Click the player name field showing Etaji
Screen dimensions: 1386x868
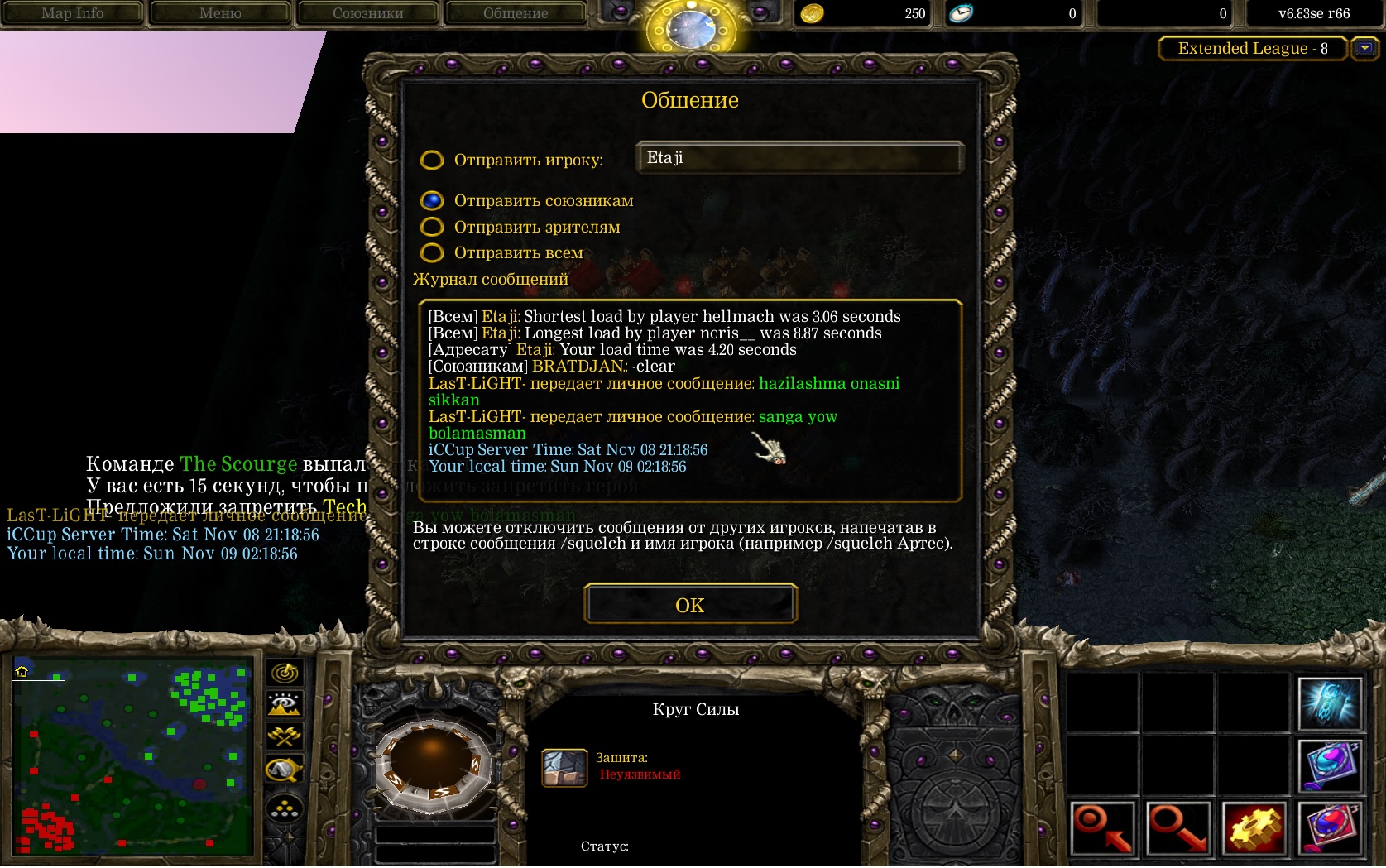799,158
